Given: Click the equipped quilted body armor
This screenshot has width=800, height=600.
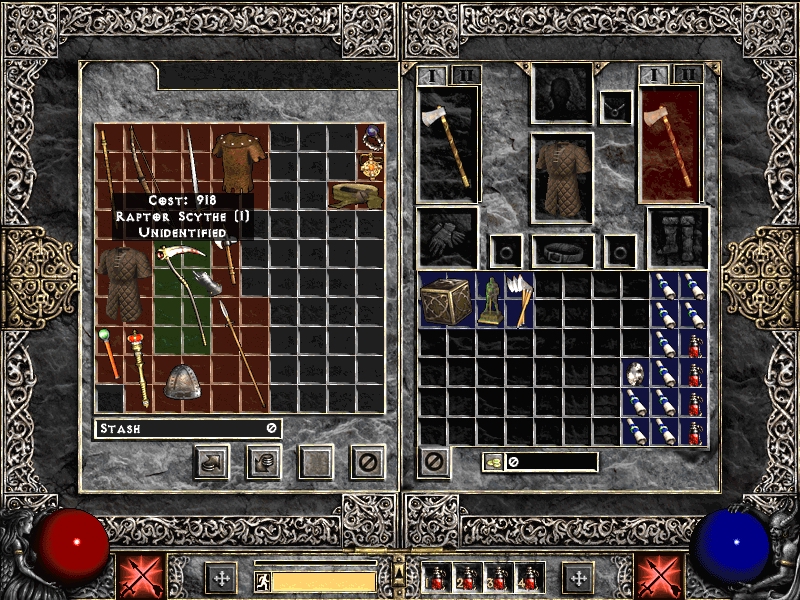Looking at the screenshot, I should pos(563,176).
